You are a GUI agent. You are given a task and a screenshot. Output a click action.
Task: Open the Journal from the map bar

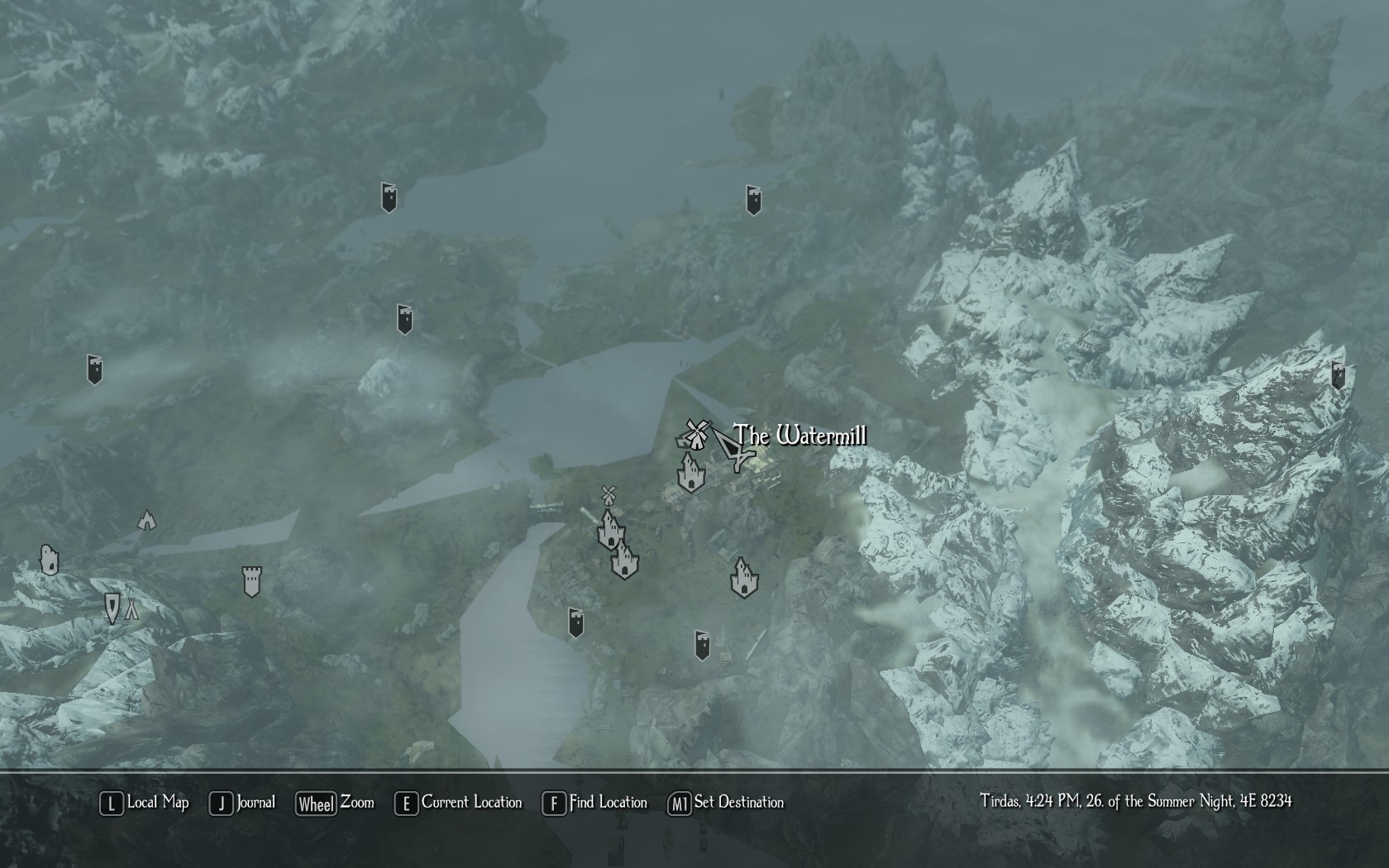tap(243, 803)
